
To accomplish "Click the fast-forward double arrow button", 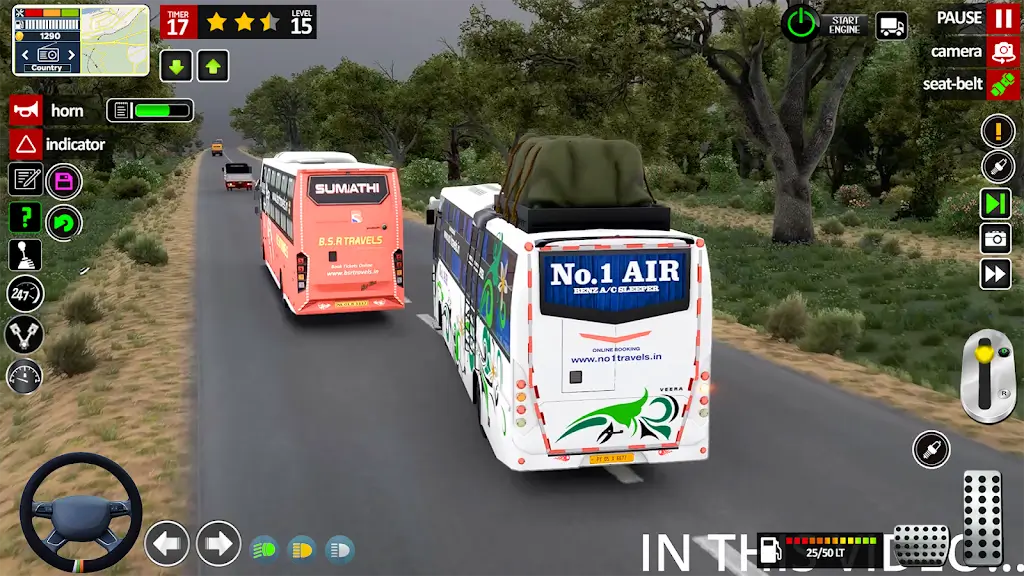I will point(996,273).
